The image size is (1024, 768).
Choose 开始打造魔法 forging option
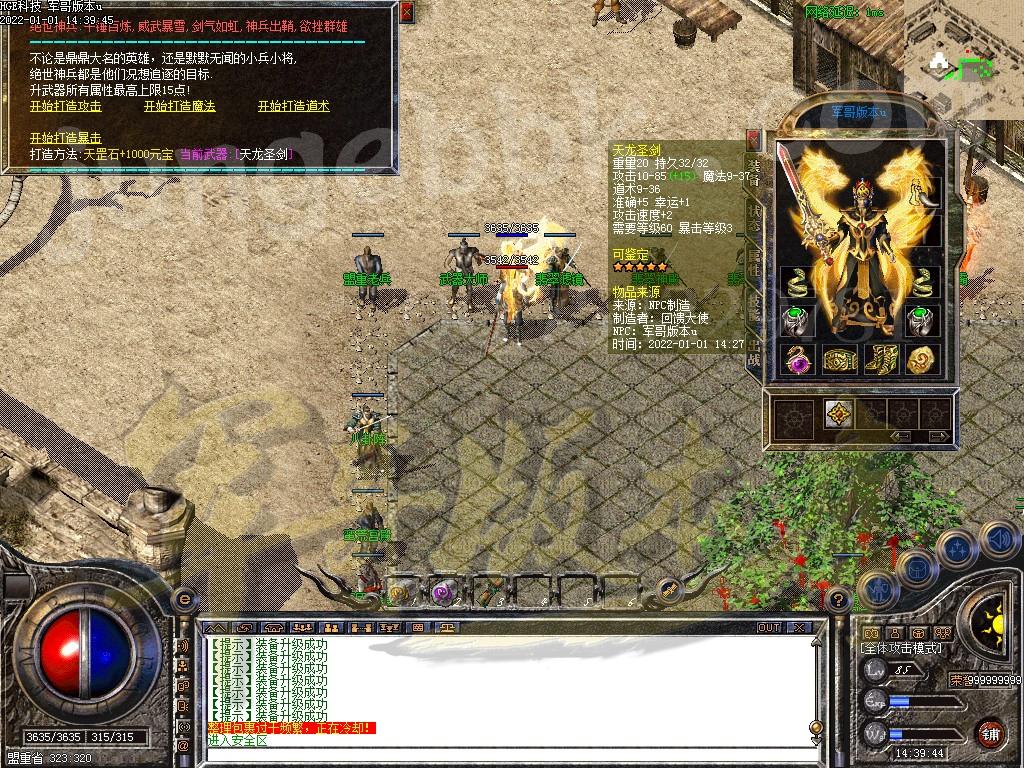pos(180,106)
